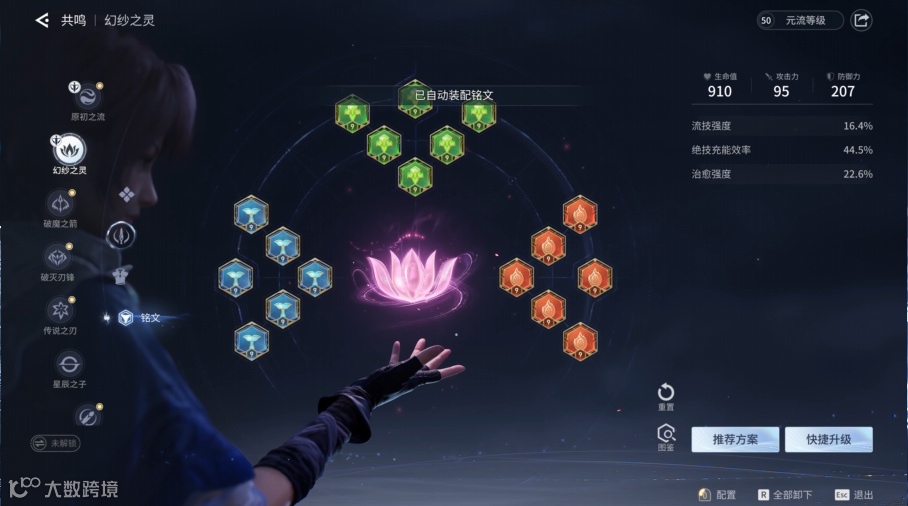Image resolution: width=908 pixels, height=506 pixels.
Task: Click the 快捷升级 quick upgrade button
Action: 828,440
